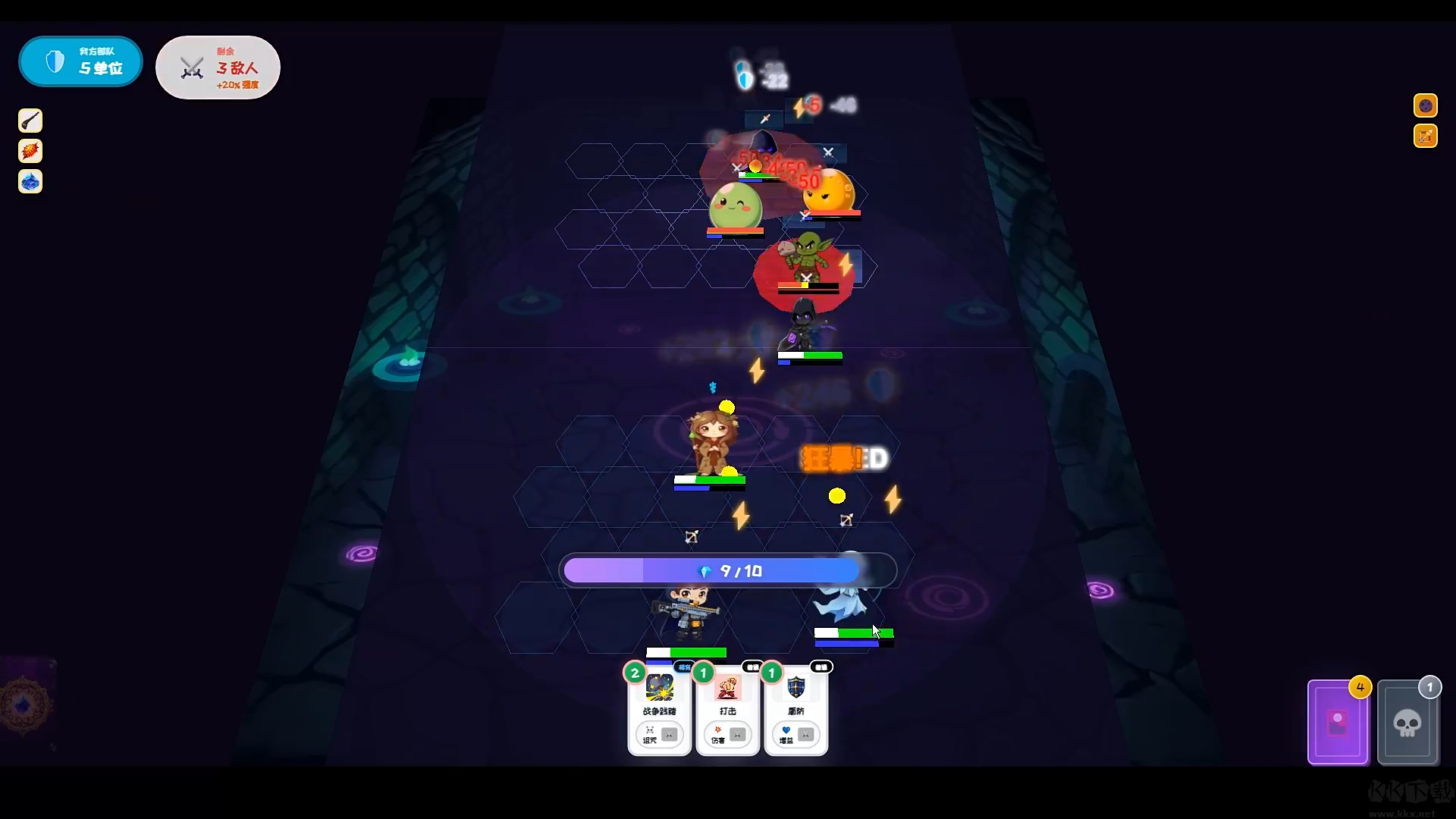Open the purple draw pile deck

point(1338,723)
